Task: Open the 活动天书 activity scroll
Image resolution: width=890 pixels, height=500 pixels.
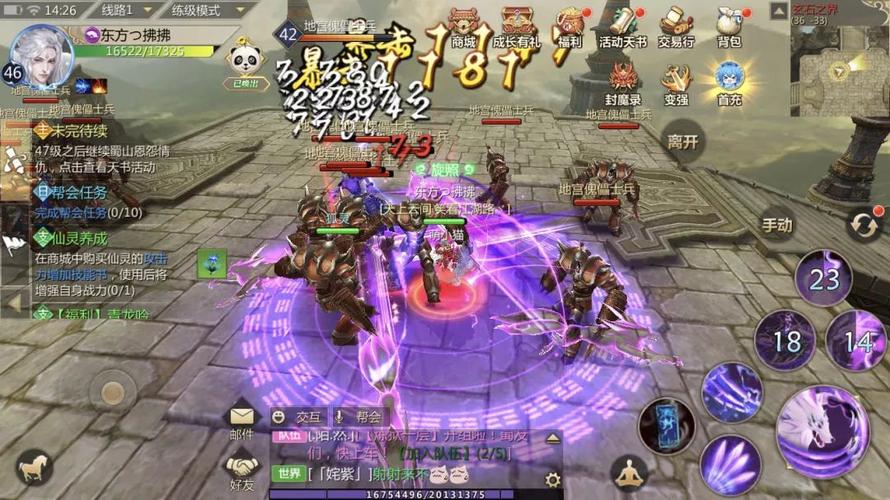Action: [623, 25]
